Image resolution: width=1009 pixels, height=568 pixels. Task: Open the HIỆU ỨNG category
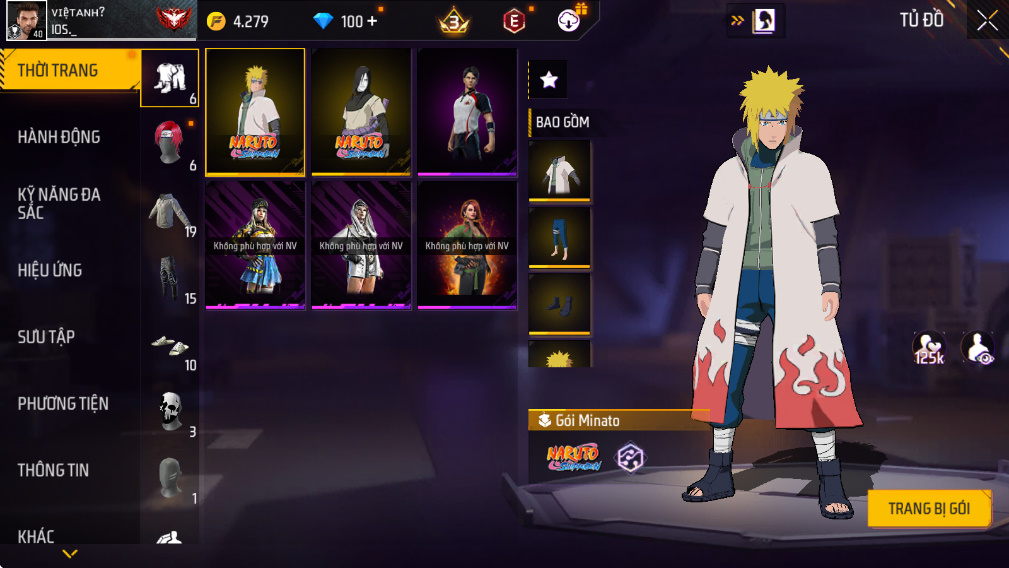coord(50,270)
